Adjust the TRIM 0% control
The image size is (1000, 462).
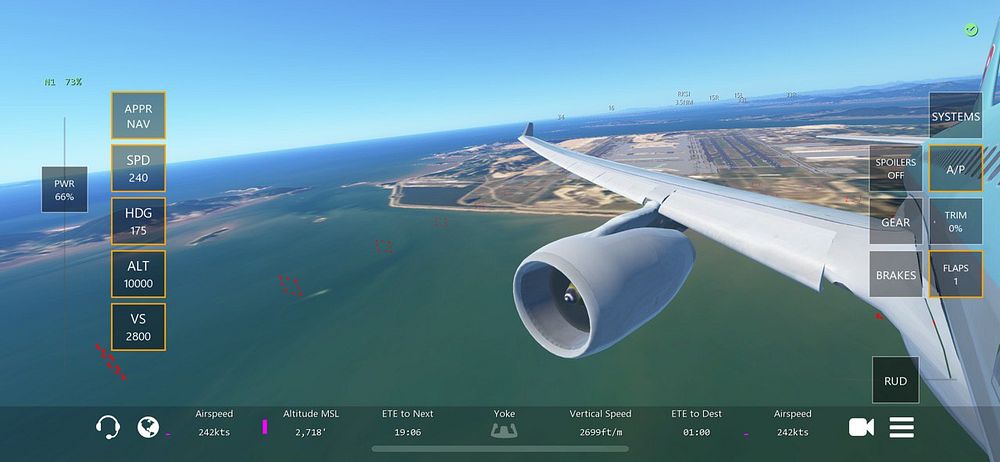(x=955, y=222)
